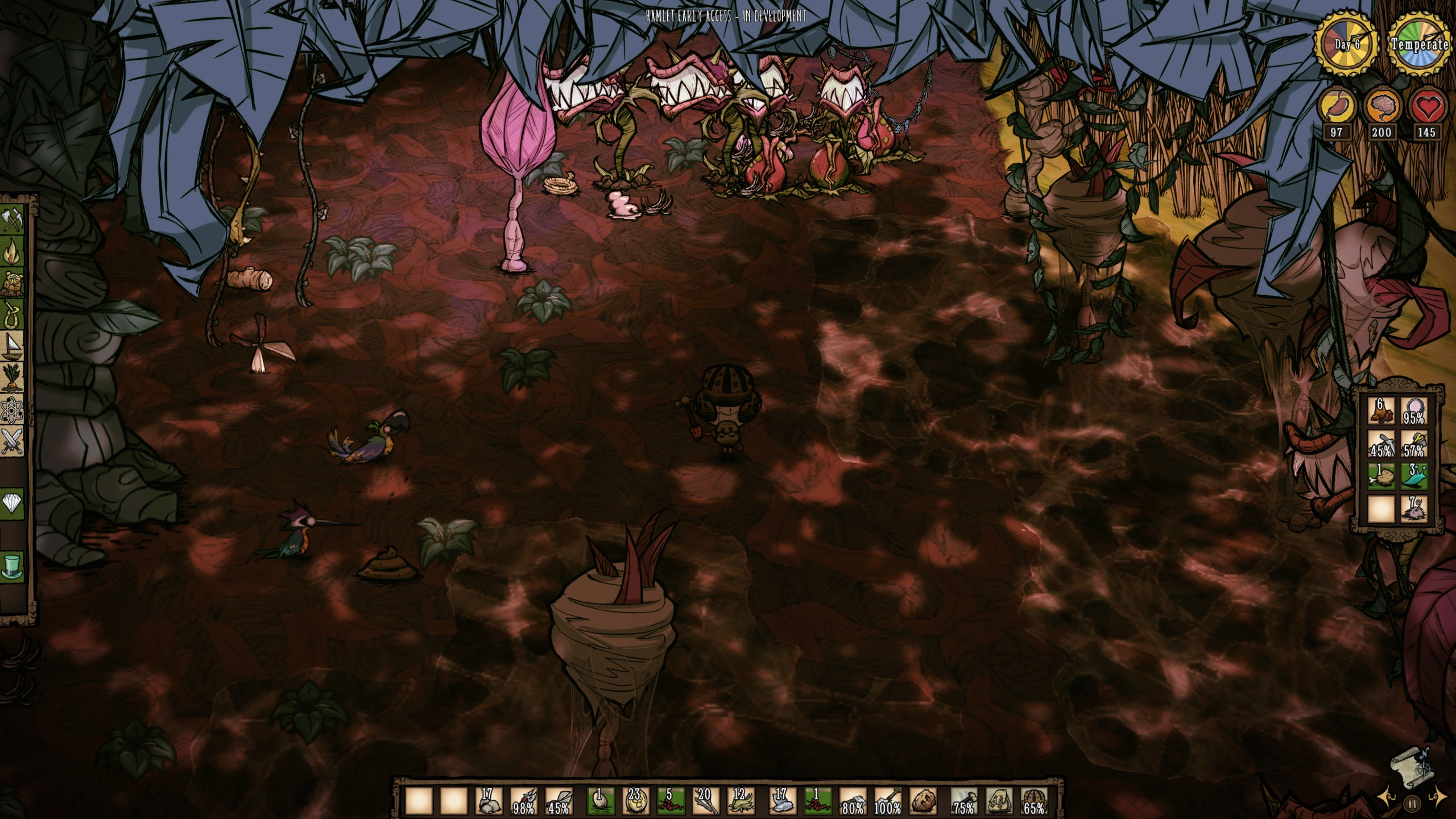Open the Science crafting tab with atom icon
Screen dimensions: 1456x819
(13, 410)
